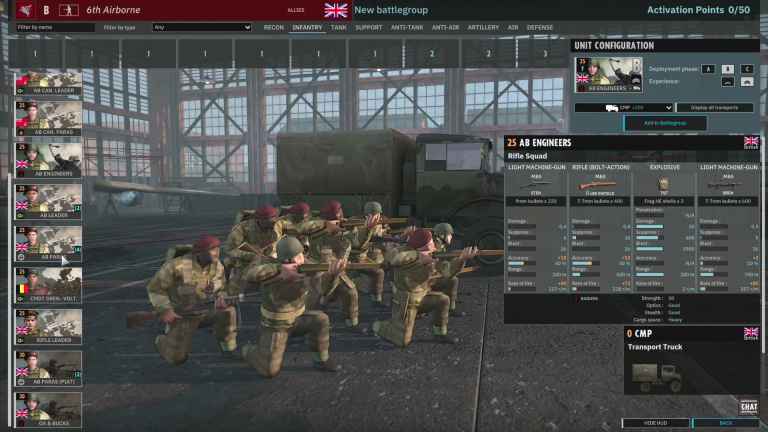
Task: Set deployment phase to A
Action: coord(708,68)
